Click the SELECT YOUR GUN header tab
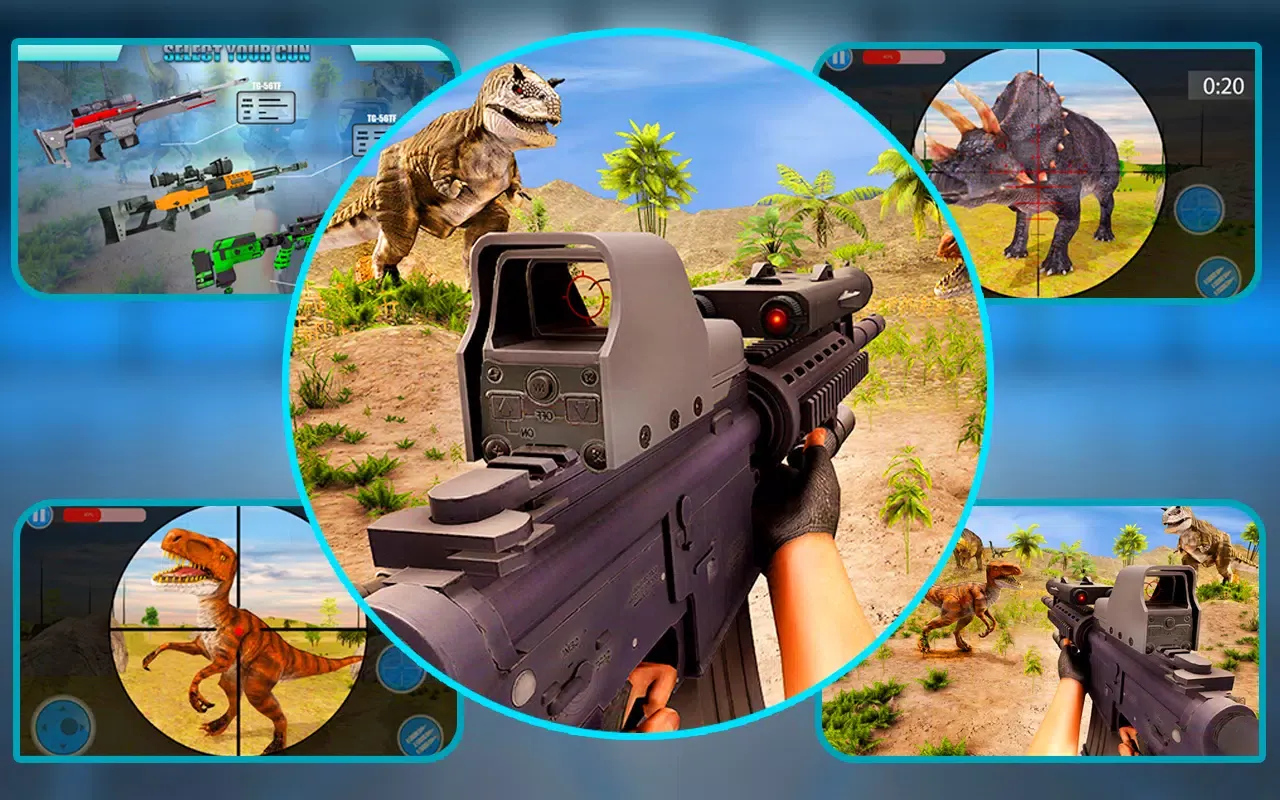 [x=235, y=51]
